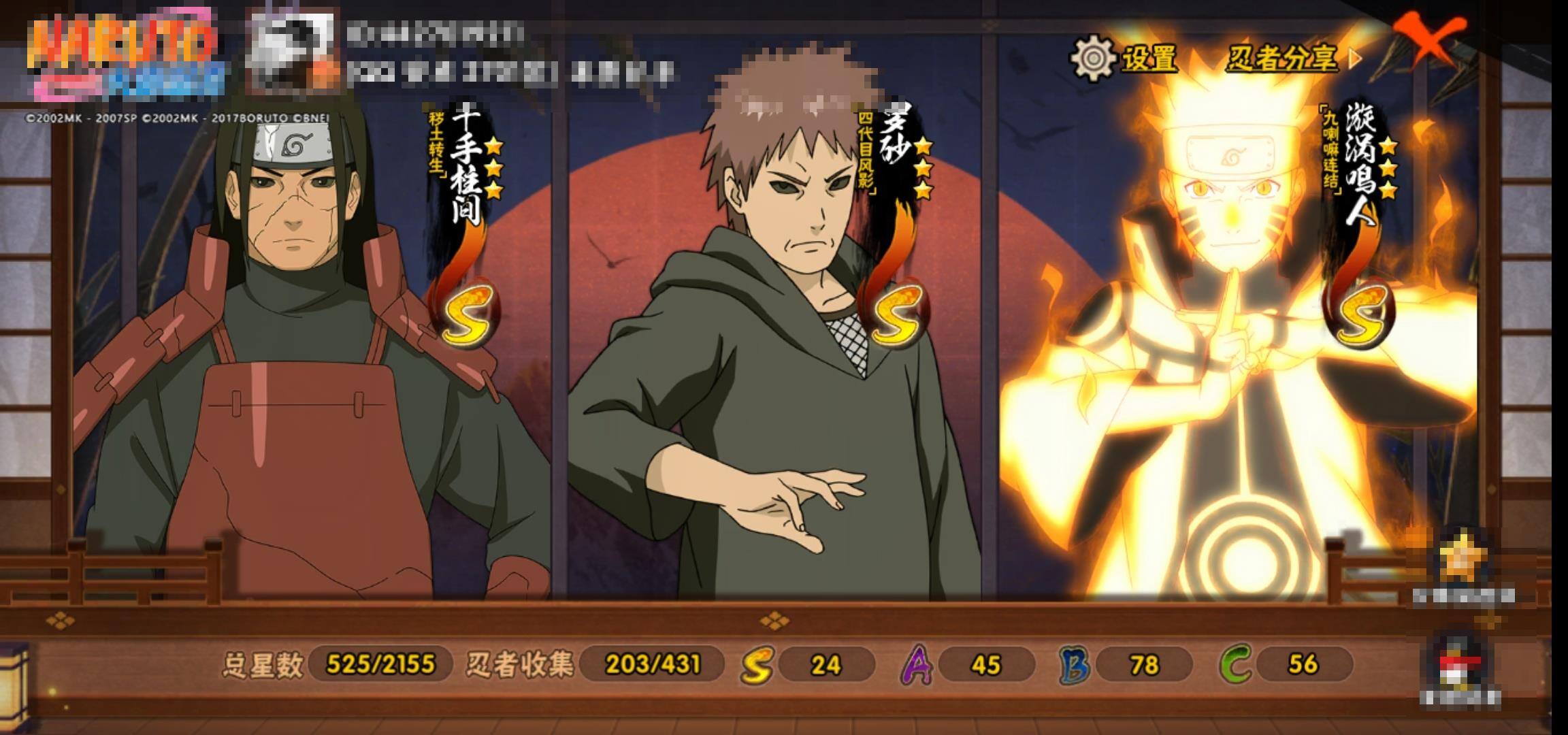Viewport: 1568px width, 735px height.
Task: Show the S-rank ninja count
Action: (x=808, y=664)
